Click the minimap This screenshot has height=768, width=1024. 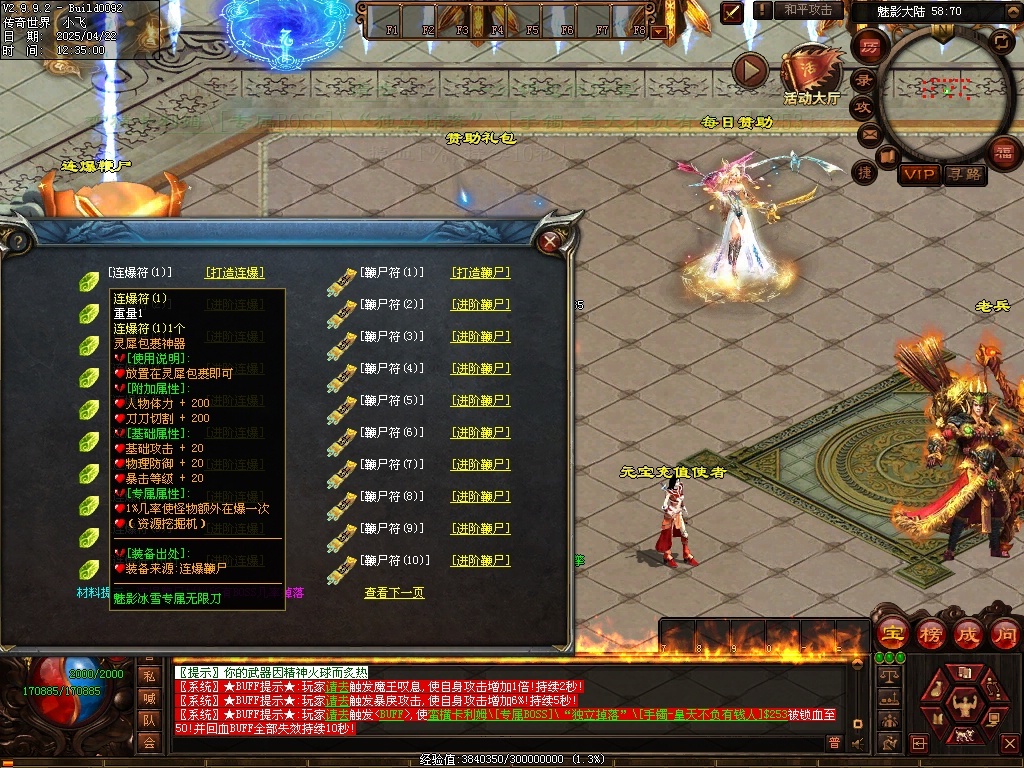tap(946, 90)
